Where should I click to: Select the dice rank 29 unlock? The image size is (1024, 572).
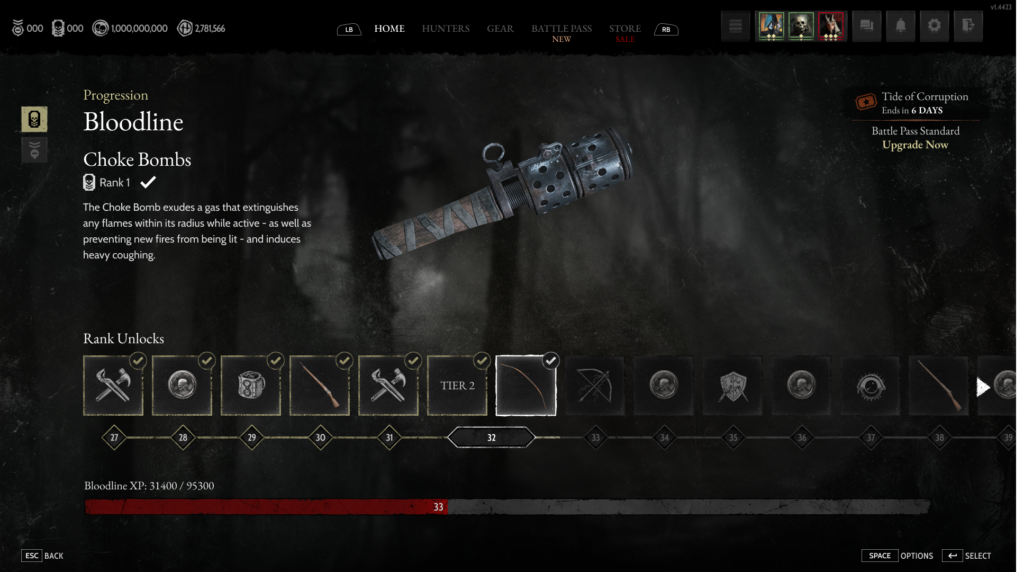pos(250,386)
